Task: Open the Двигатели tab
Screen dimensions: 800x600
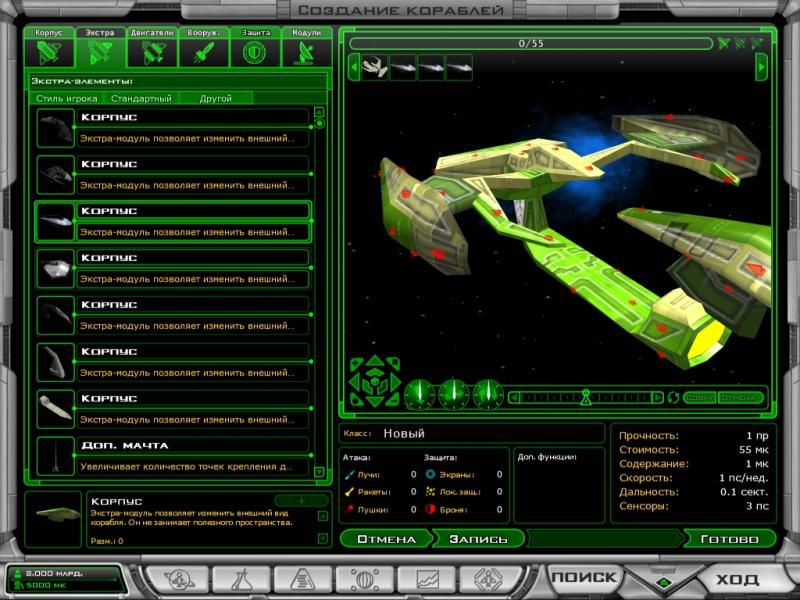Action: [153, 48]
